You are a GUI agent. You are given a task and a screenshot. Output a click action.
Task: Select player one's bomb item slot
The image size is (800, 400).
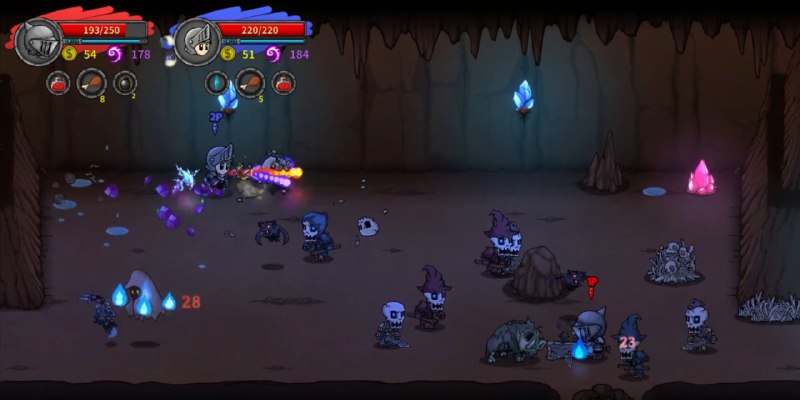pyautogui.click(x=125, y=83)
